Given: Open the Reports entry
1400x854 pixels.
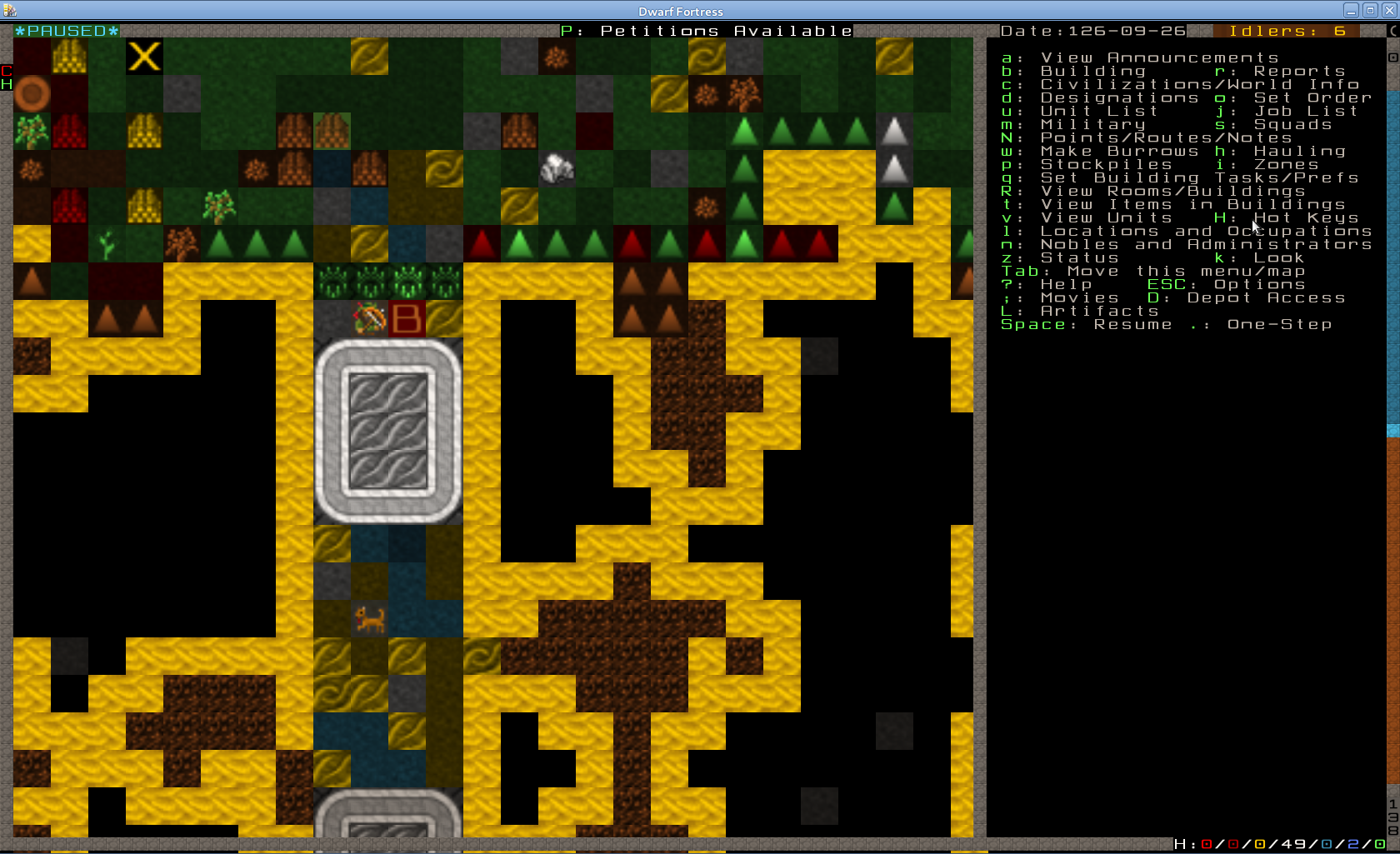Looking at the screenshot, I should click(x=1298, y=71).
